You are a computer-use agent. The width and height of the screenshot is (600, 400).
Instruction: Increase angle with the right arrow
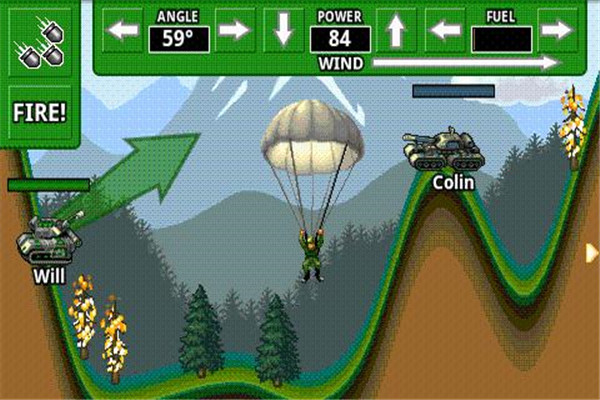click(x=233, y=31)
